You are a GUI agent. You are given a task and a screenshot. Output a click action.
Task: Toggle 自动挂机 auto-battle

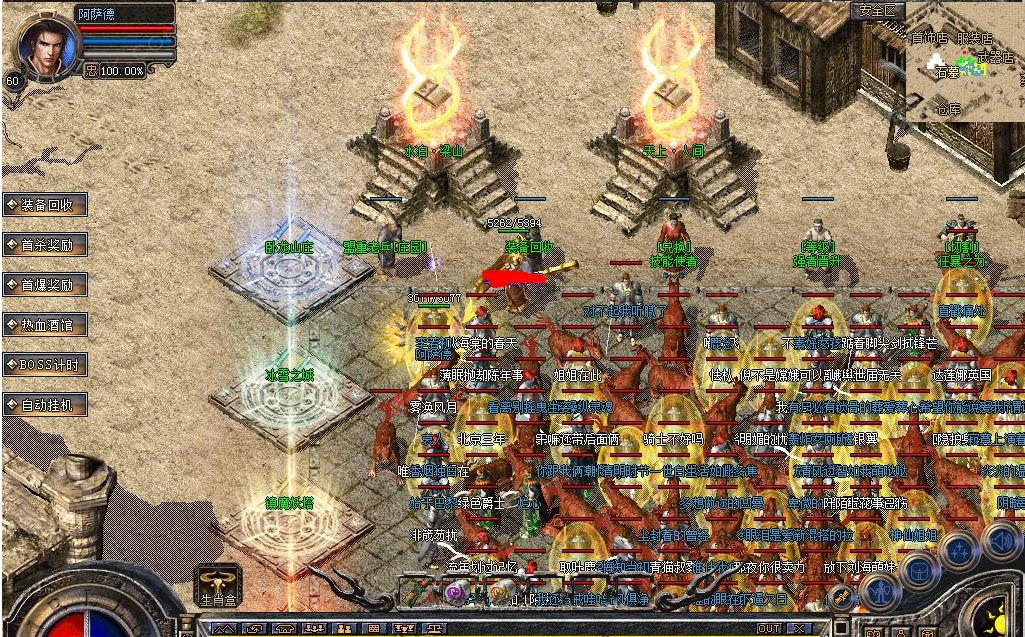45,405
